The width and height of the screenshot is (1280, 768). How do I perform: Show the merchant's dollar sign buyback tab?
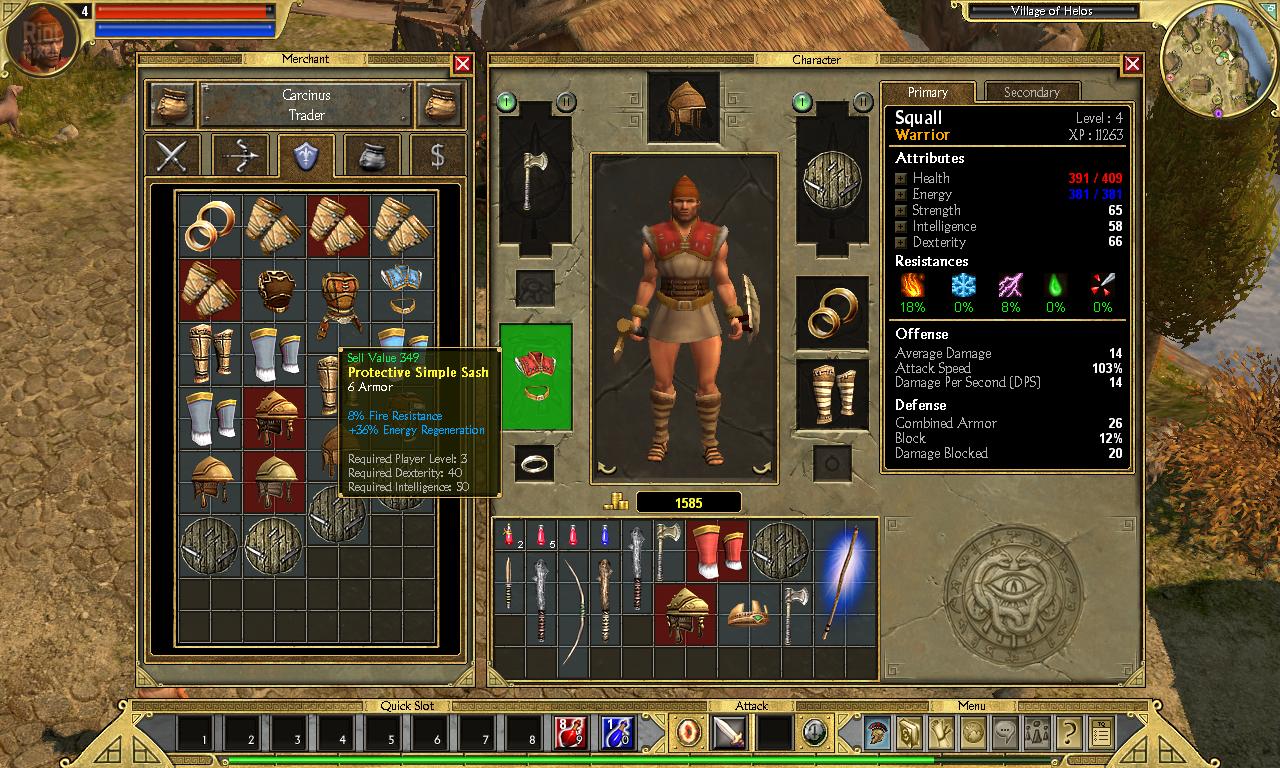click(437, 156)
